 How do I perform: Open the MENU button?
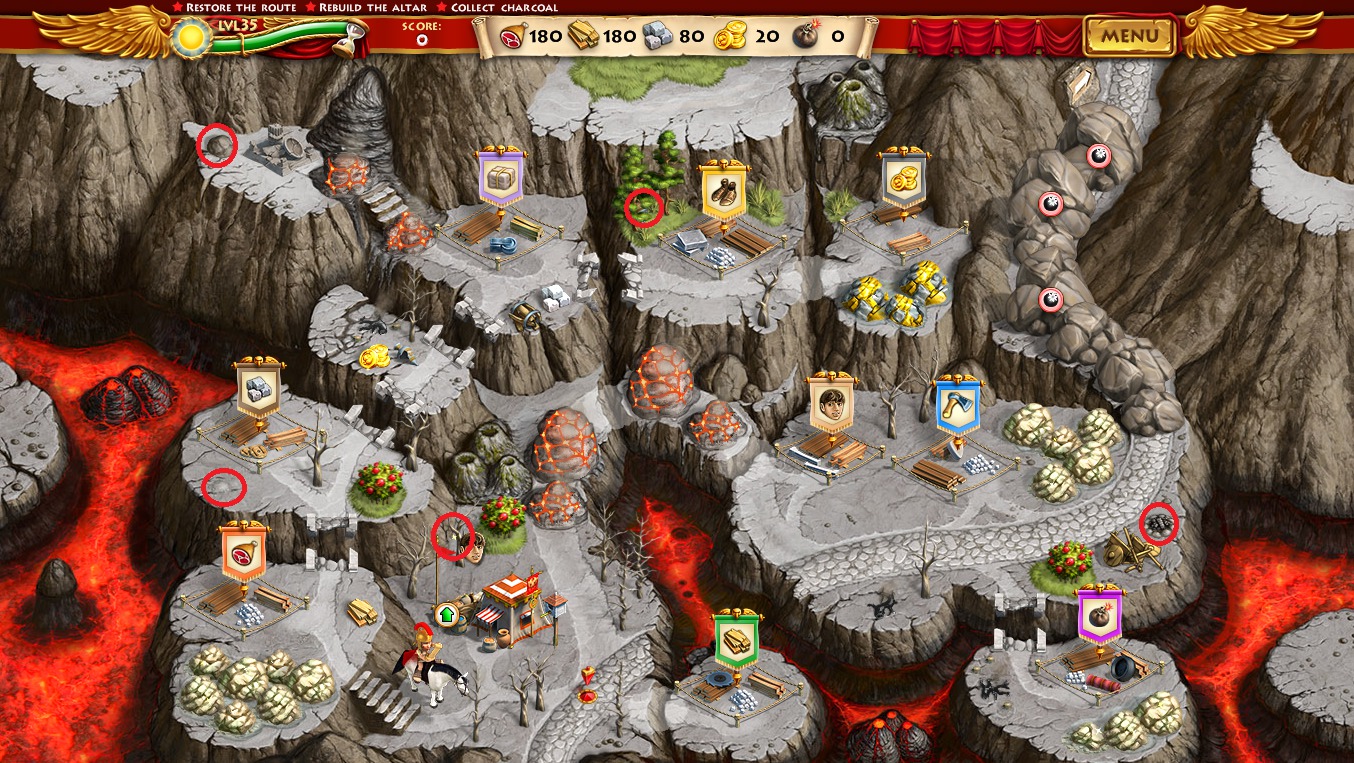point(1130,37)
